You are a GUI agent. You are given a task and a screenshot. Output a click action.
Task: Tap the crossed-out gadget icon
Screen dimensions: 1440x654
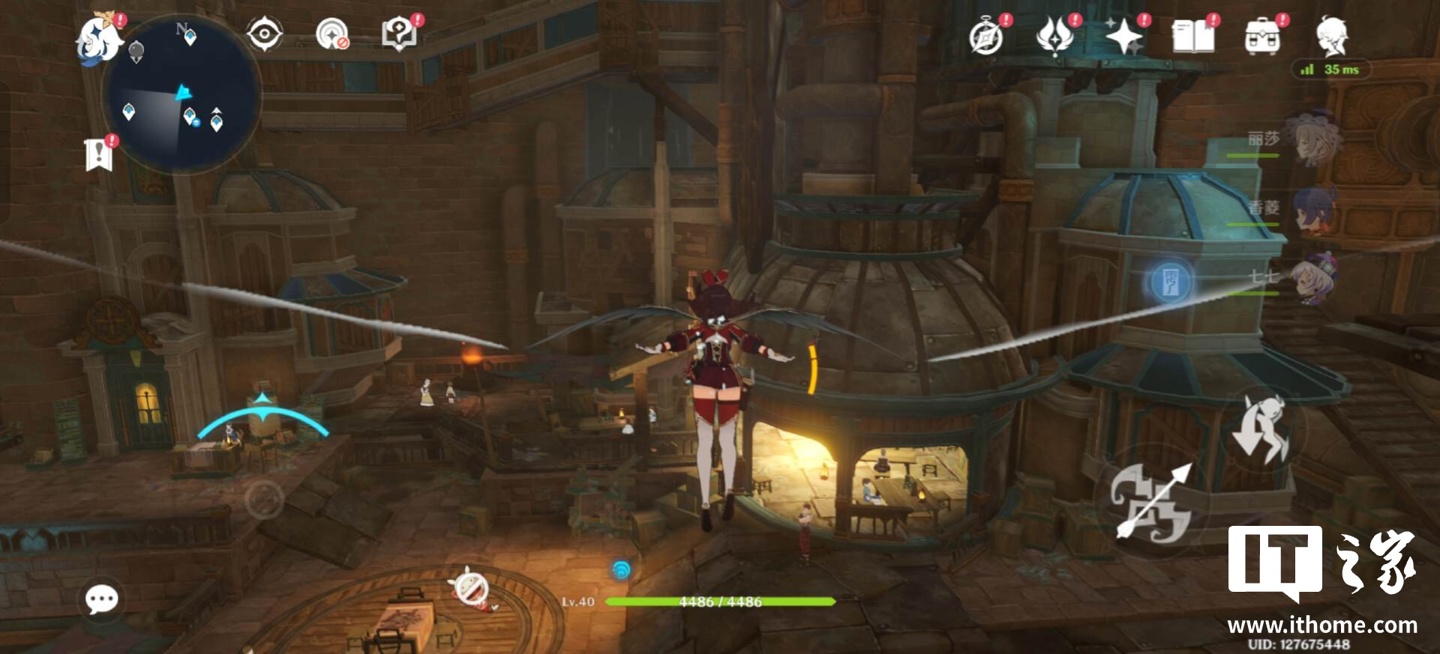click(x=470, y=585)
